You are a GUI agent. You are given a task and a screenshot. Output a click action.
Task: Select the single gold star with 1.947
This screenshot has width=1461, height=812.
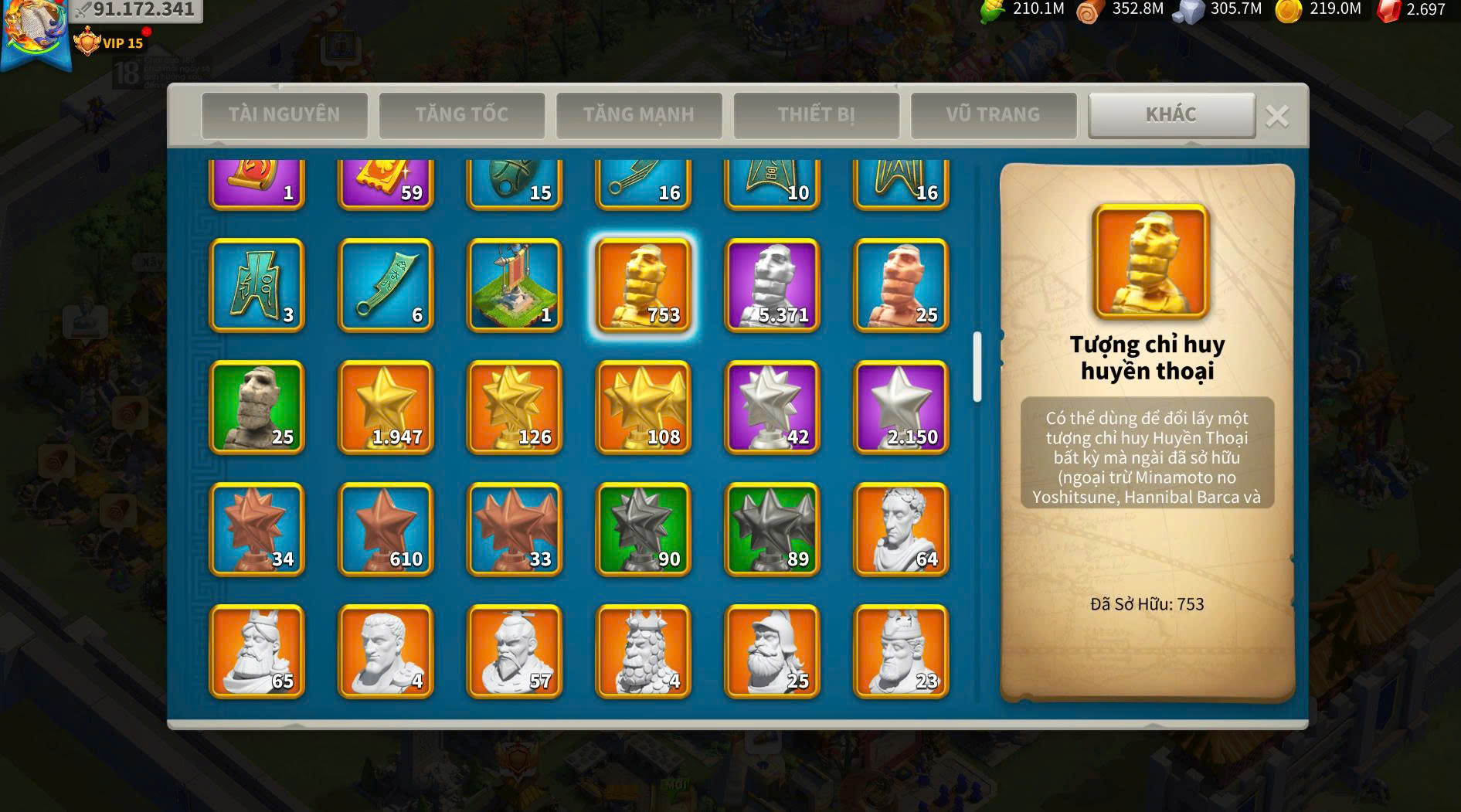[x=386, y=407]
